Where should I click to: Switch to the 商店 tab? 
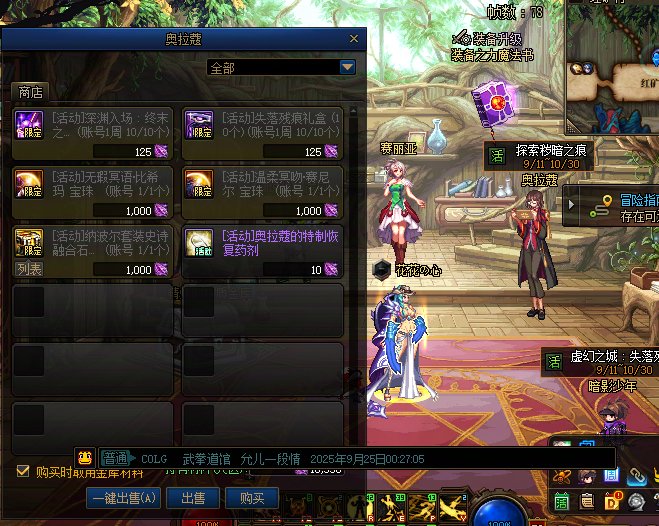[x=31, y=92]
